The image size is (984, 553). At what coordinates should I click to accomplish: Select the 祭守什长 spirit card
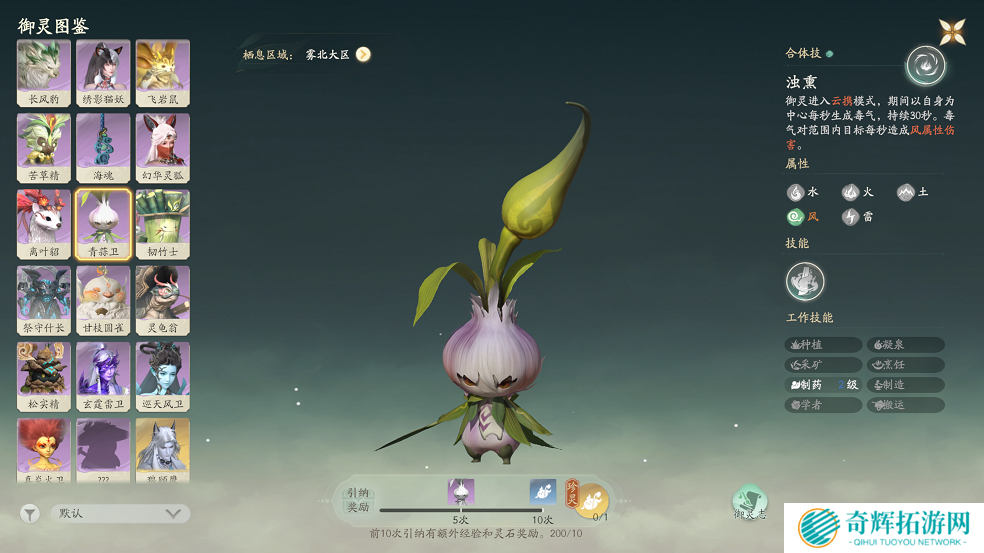click(x=44, y=299)
